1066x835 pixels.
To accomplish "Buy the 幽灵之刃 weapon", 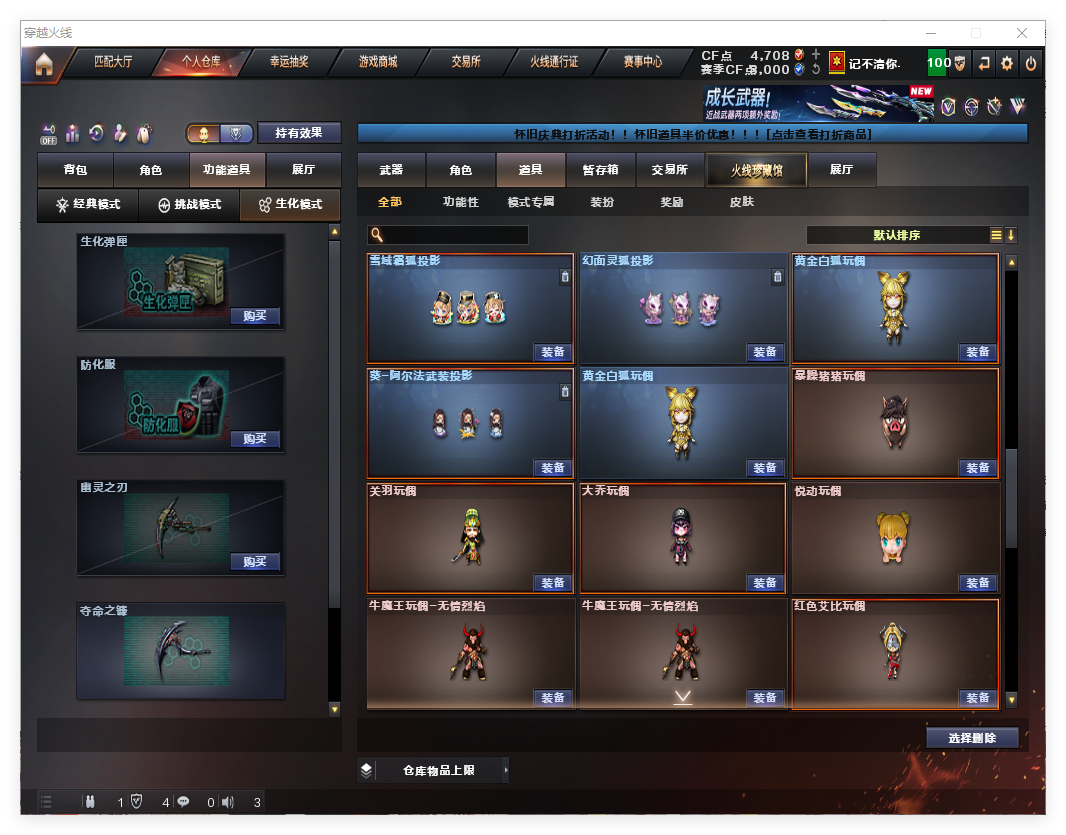I will pyautogui.click(x=255, y=562).
